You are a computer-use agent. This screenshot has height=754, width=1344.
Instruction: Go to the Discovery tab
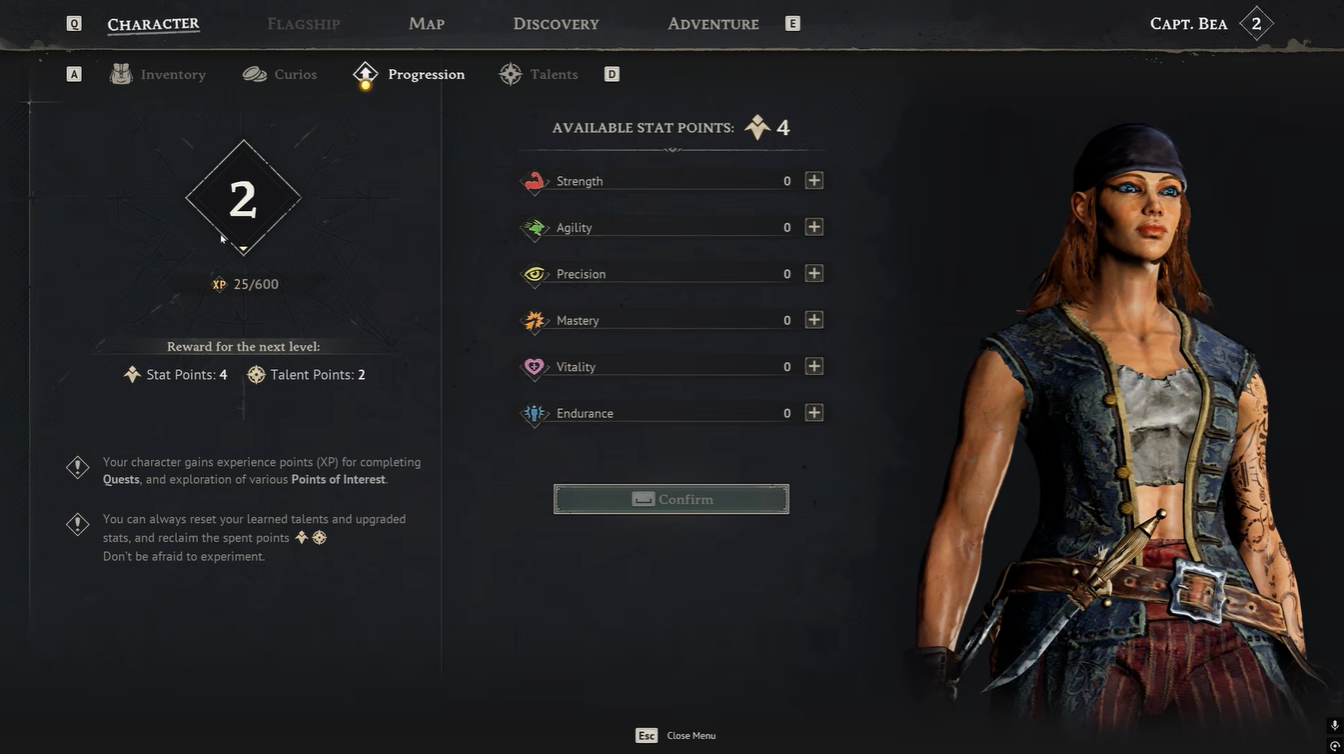coord(556,24)
